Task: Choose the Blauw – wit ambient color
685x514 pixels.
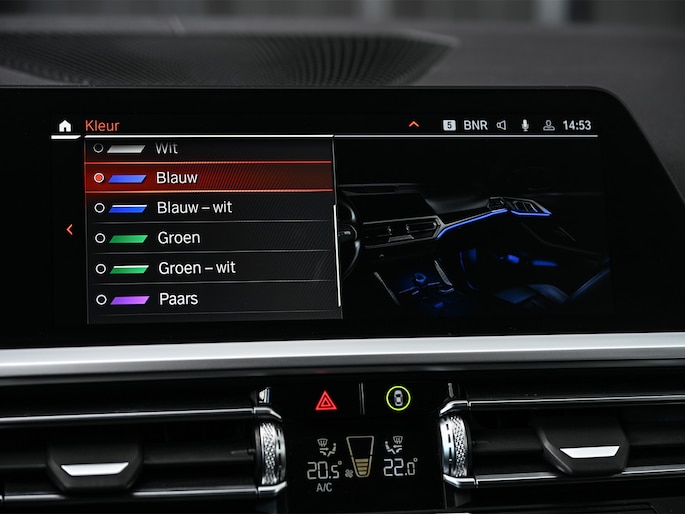Action: 208,208
